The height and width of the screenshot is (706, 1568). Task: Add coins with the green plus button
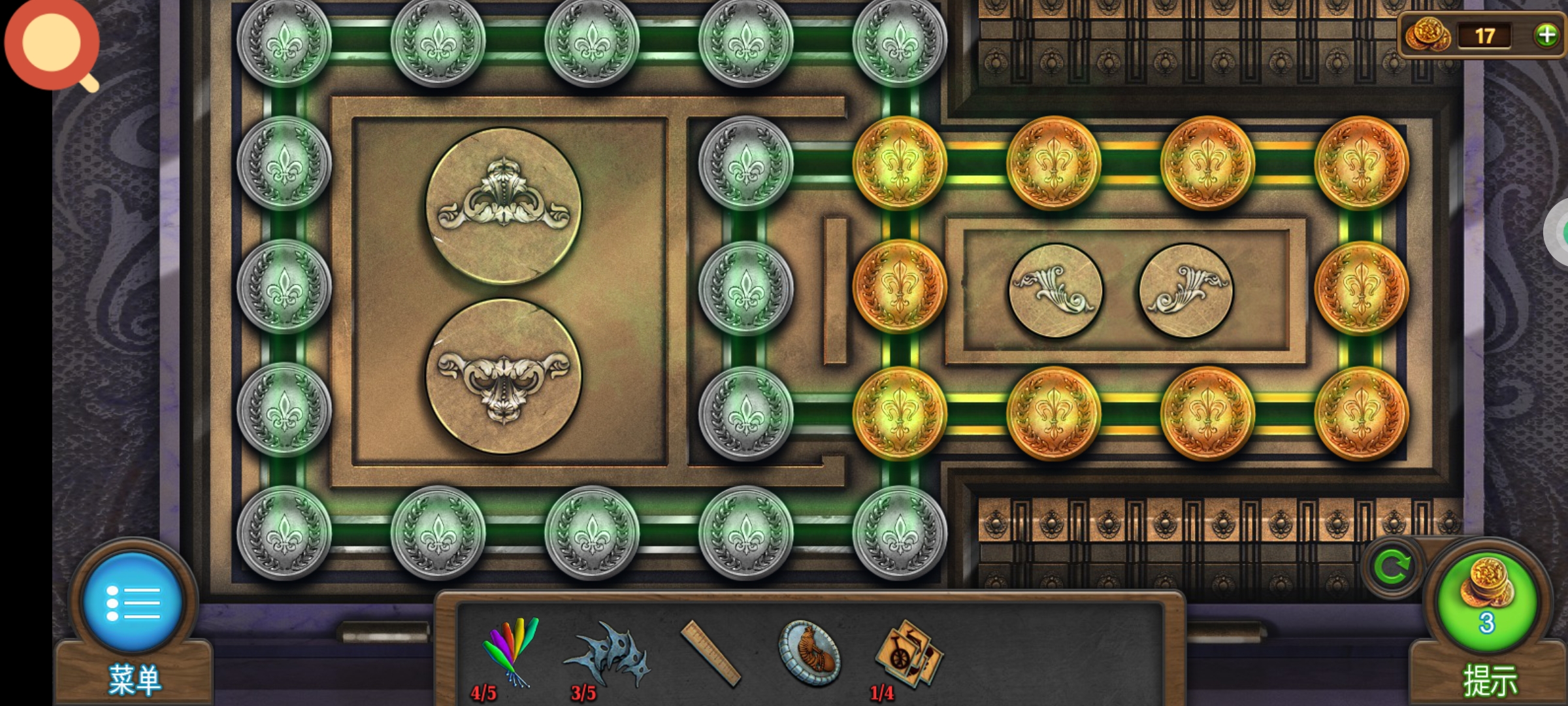1546,35
